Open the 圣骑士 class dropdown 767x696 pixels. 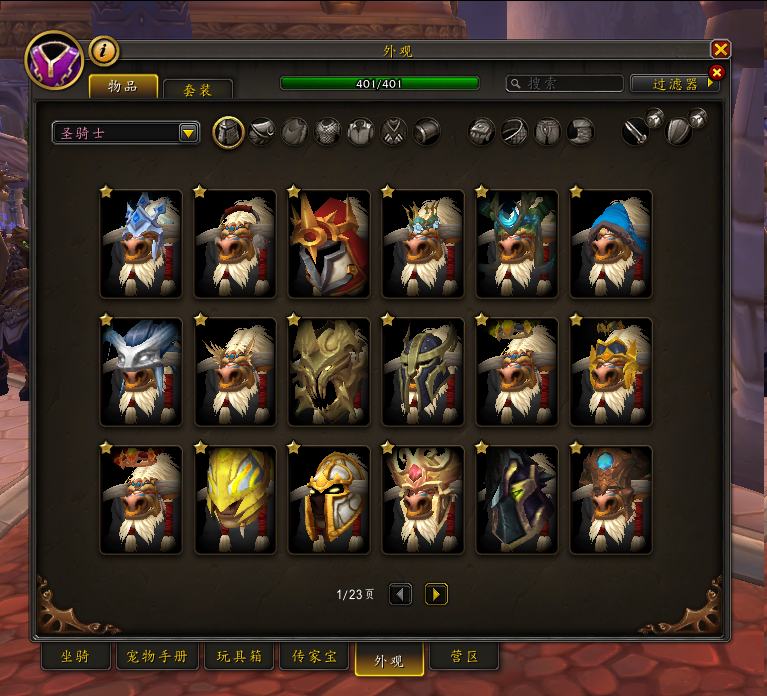(x=188, y=133)
